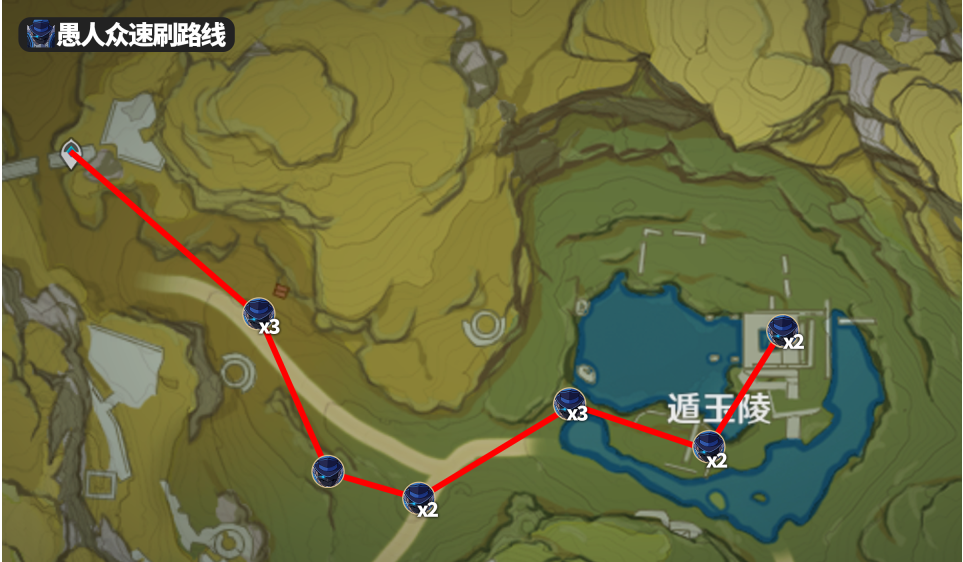Viewport: 963px width, 562px height.
Task: Select the x2 Fatui marker by the road junction
Action: click(x=419, y=497)
